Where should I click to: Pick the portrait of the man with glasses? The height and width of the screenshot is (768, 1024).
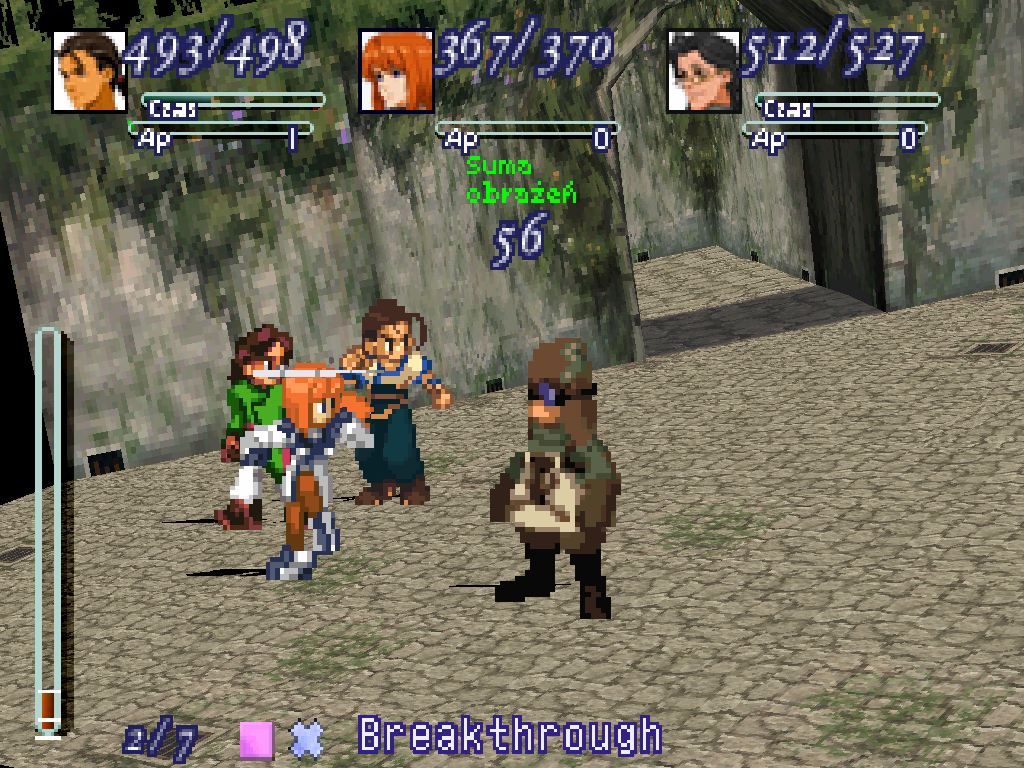(x=704, y=71)
